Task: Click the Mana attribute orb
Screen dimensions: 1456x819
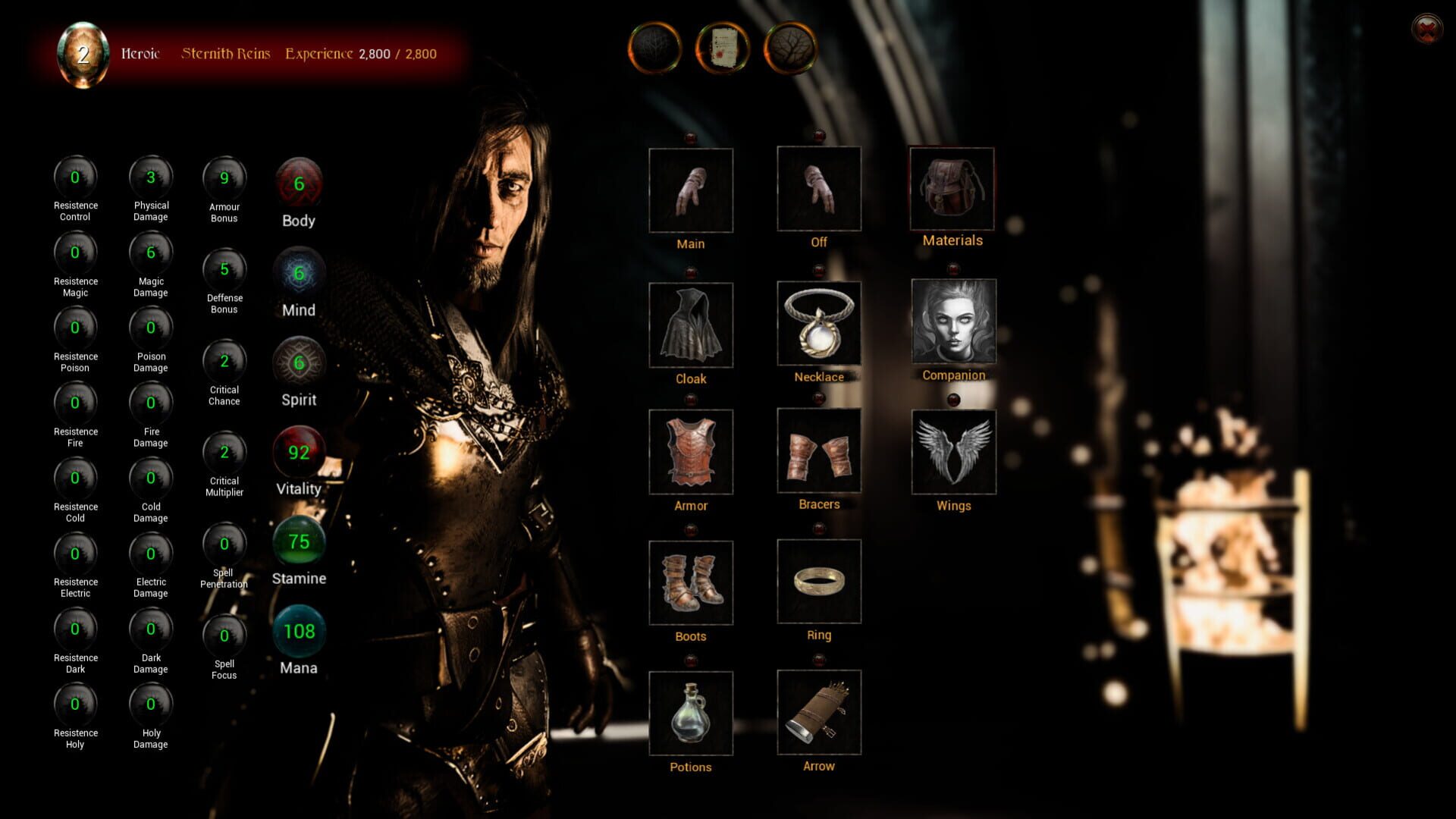Action: pyautogui.click(x=299, y=632)
